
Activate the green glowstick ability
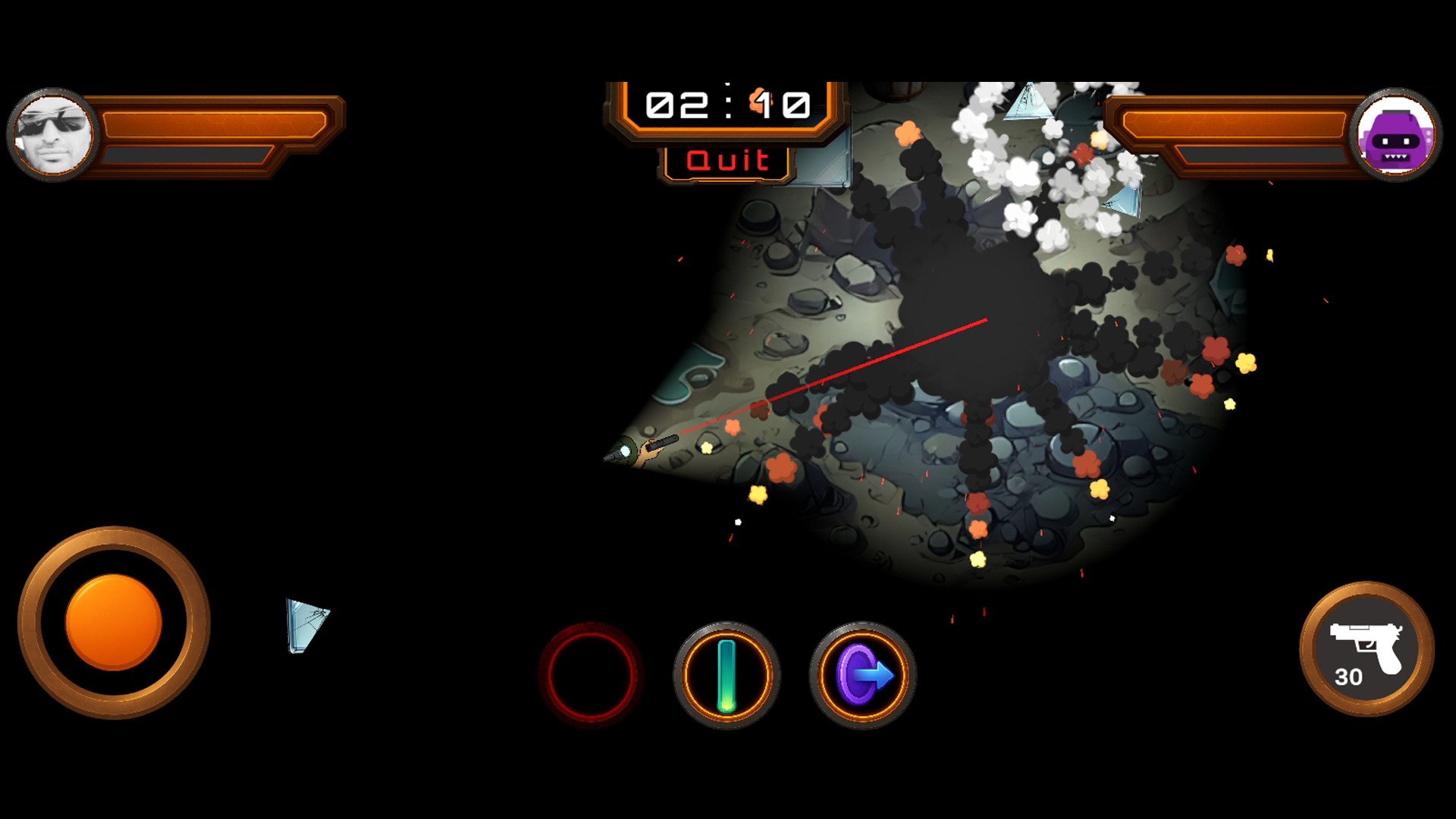(726, 676)
